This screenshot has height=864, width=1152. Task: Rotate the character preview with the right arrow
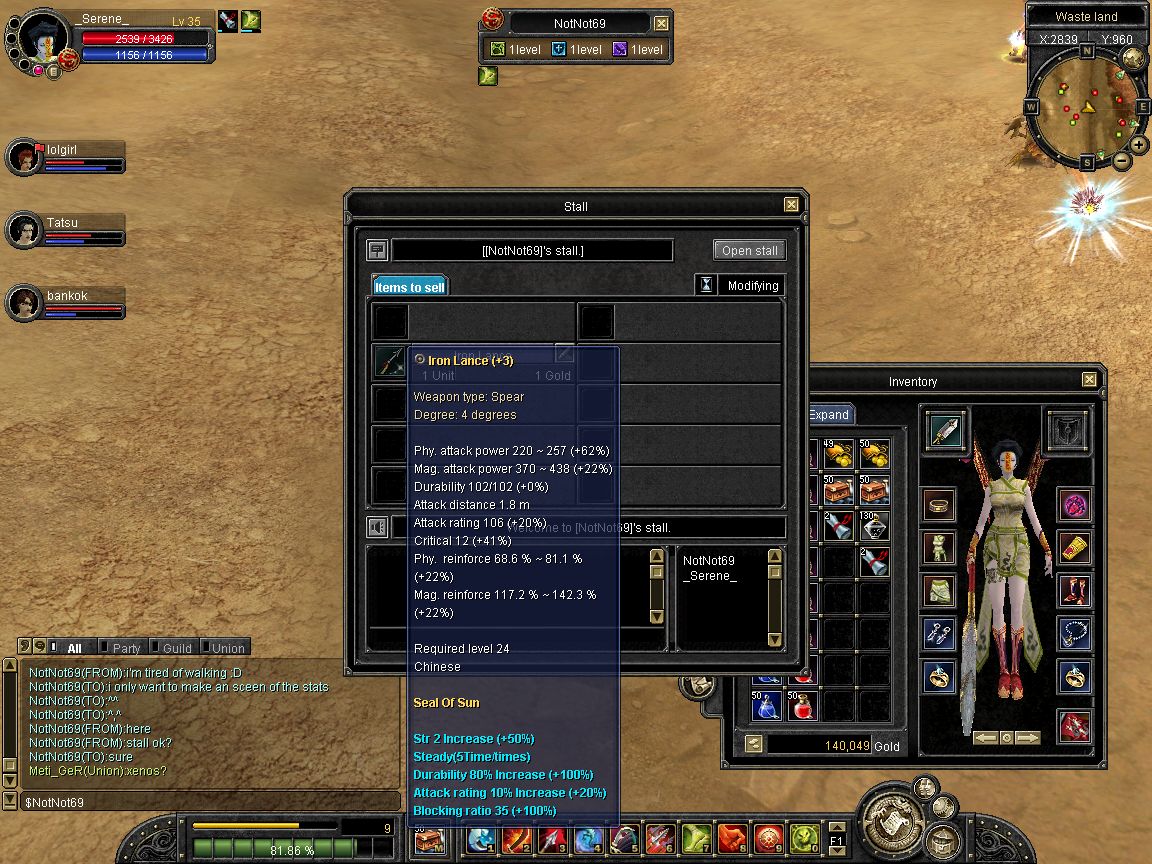click(1027, 738)
